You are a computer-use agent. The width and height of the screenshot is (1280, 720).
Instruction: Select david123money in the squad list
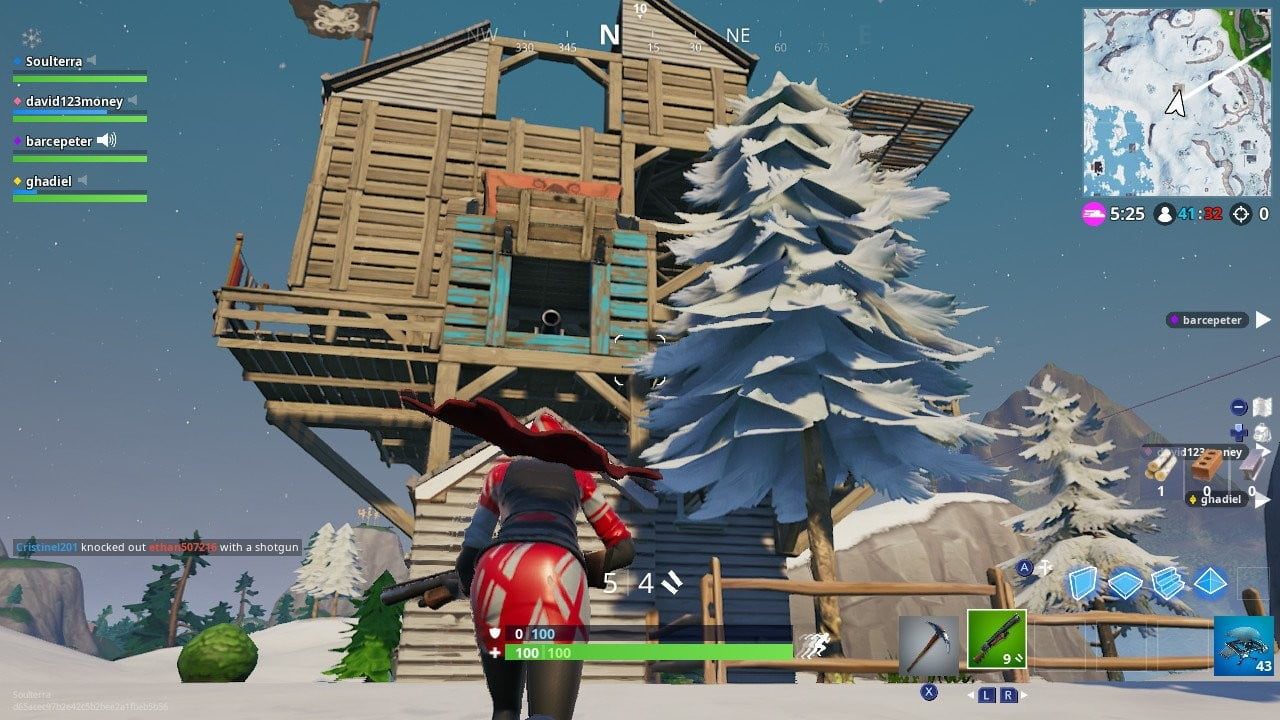pos(73,101)
